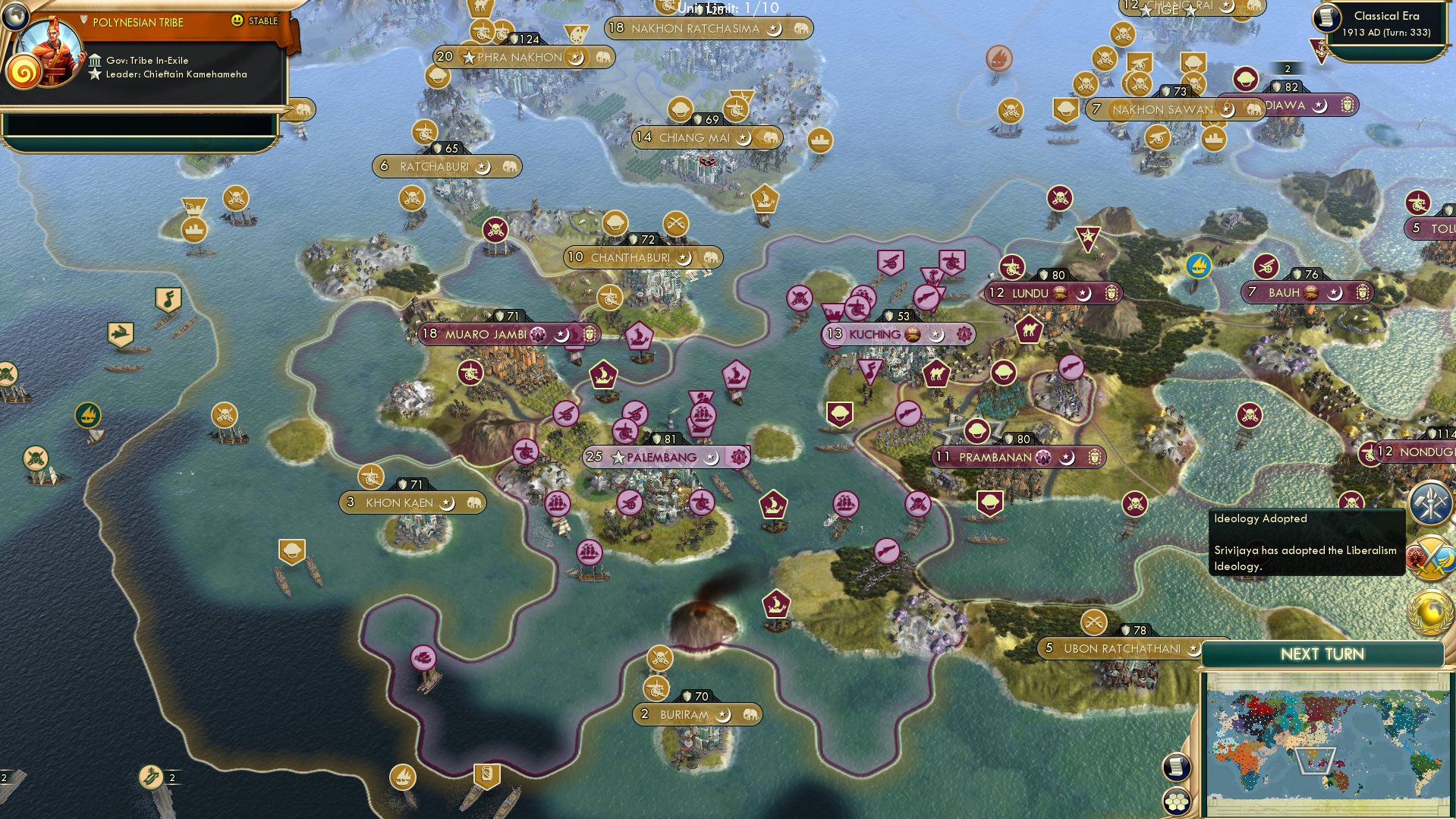
Task: Open the notification log scroll icon near minimap
Action: point(1176,767)
